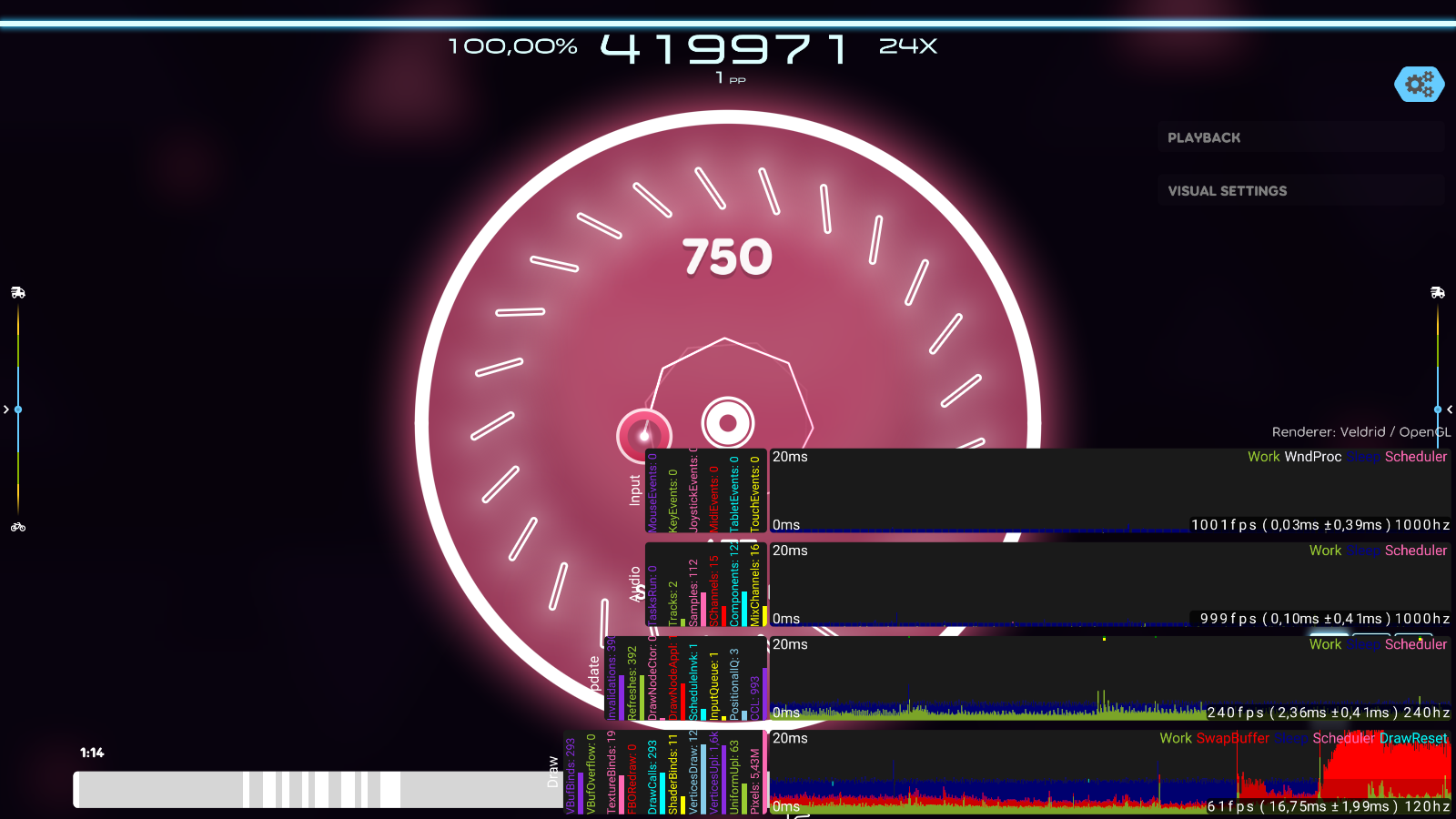Toggle the Sleep legend on the Audio graph
Screen dimensions: 1456x819
pyautogui.click(x=1364, y=551)
